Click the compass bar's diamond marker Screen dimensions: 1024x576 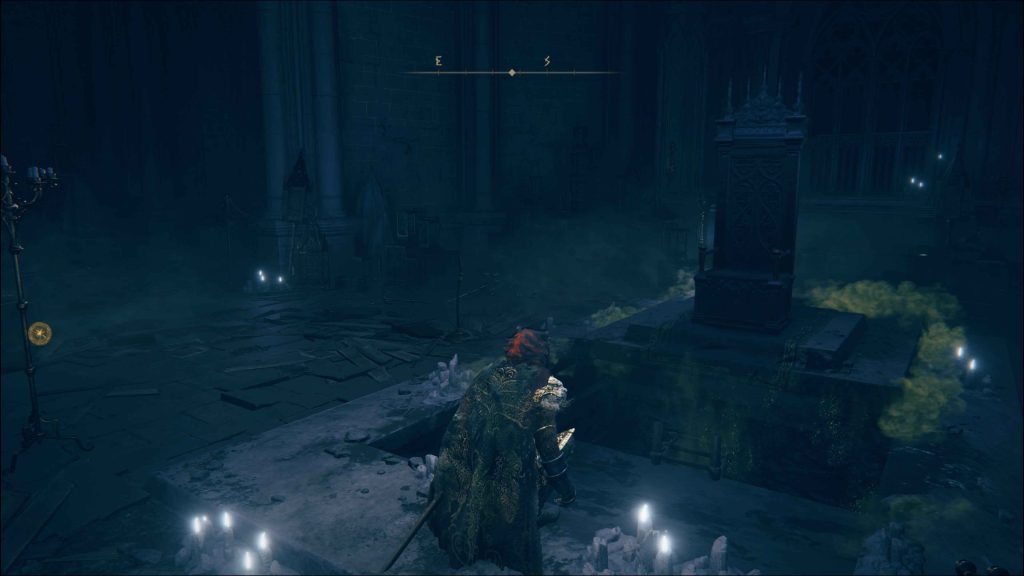[x=512, y=73]
